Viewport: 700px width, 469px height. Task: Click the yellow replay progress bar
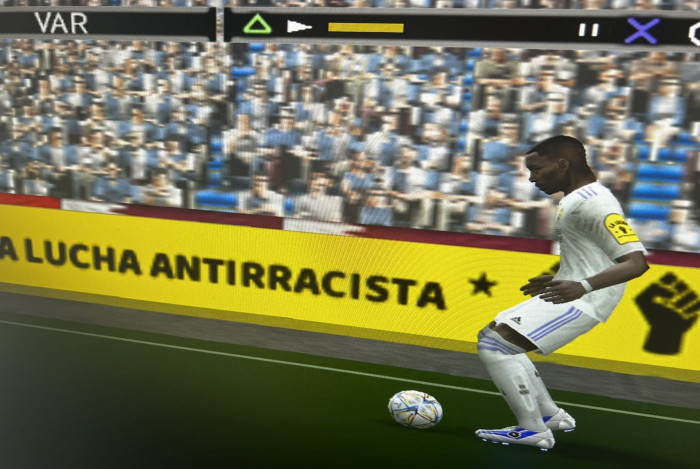(x=365, y=28)
